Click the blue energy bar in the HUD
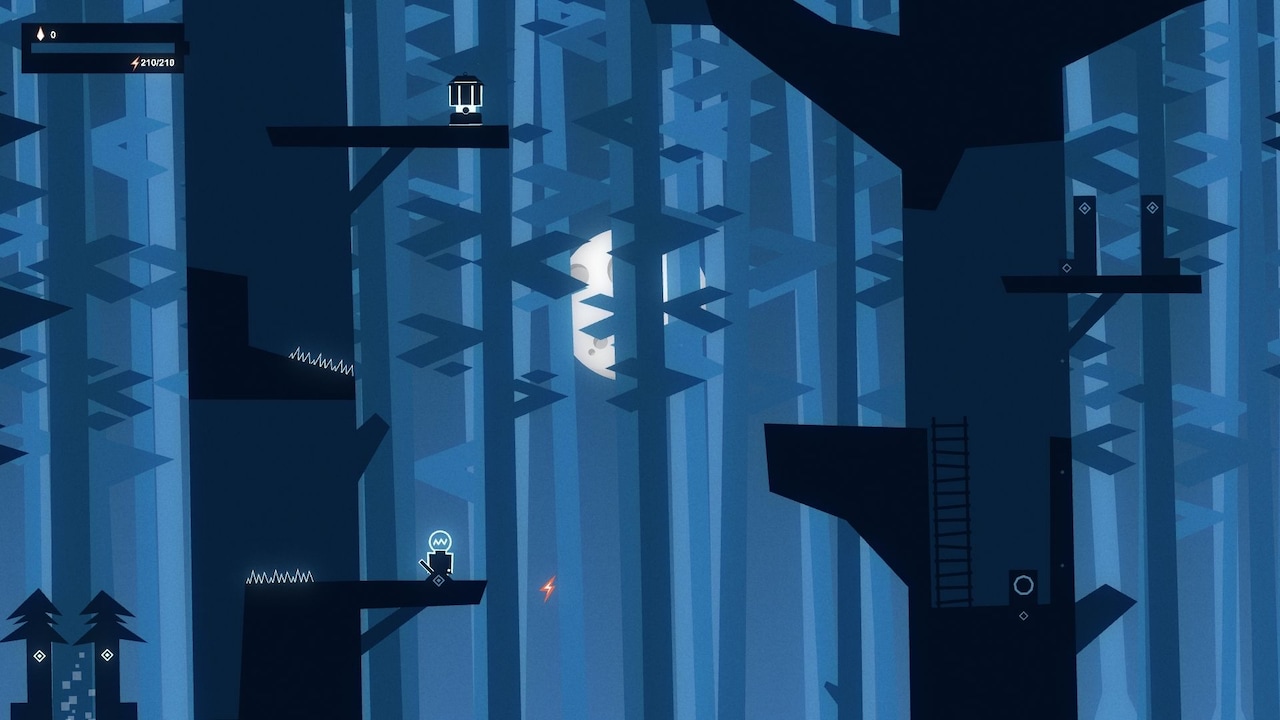The height and width of the screenshot is (720, 1280). tap(102, 47)
